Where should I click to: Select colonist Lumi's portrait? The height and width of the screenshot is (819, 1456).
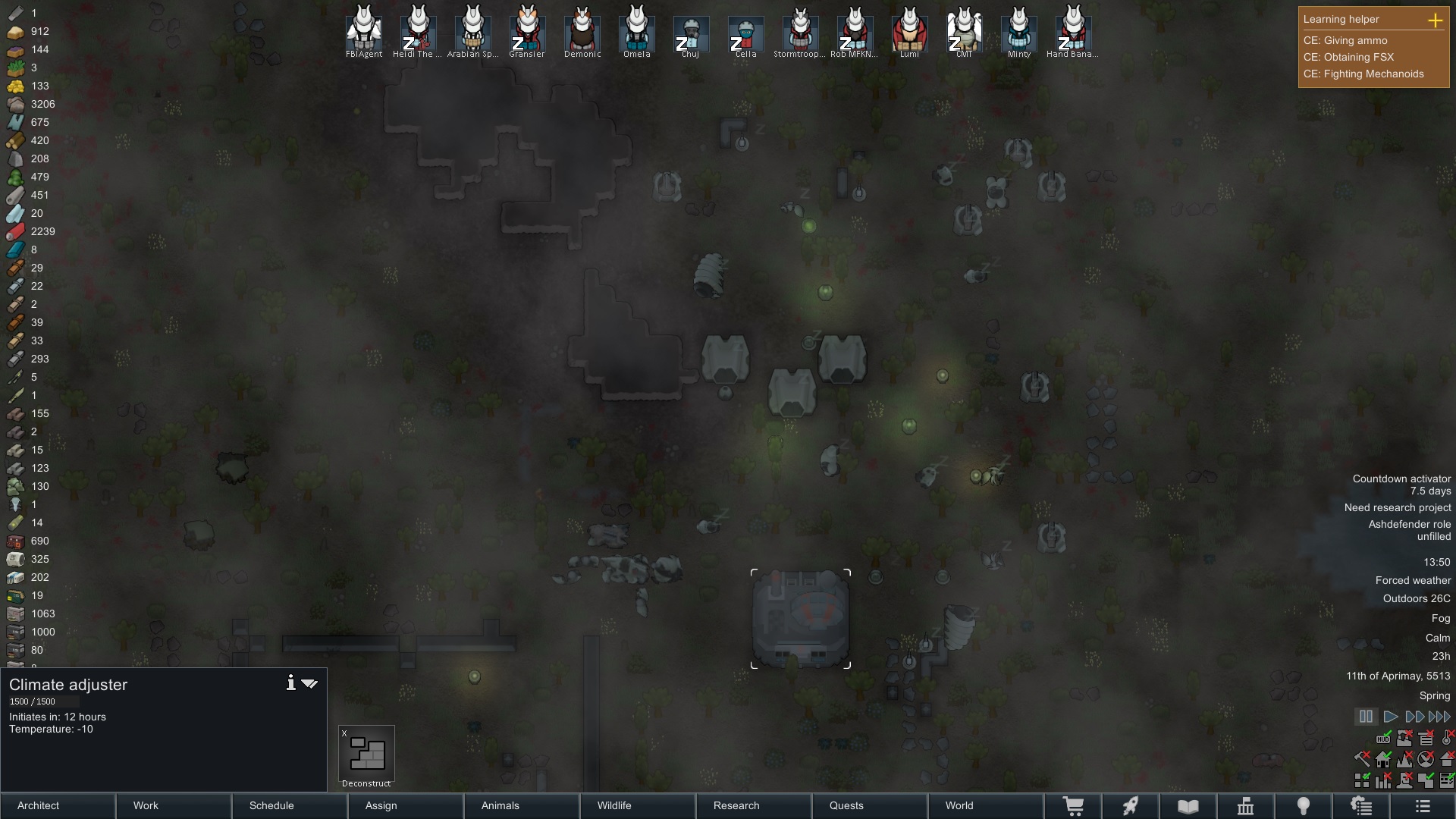[x=909, y=30]
